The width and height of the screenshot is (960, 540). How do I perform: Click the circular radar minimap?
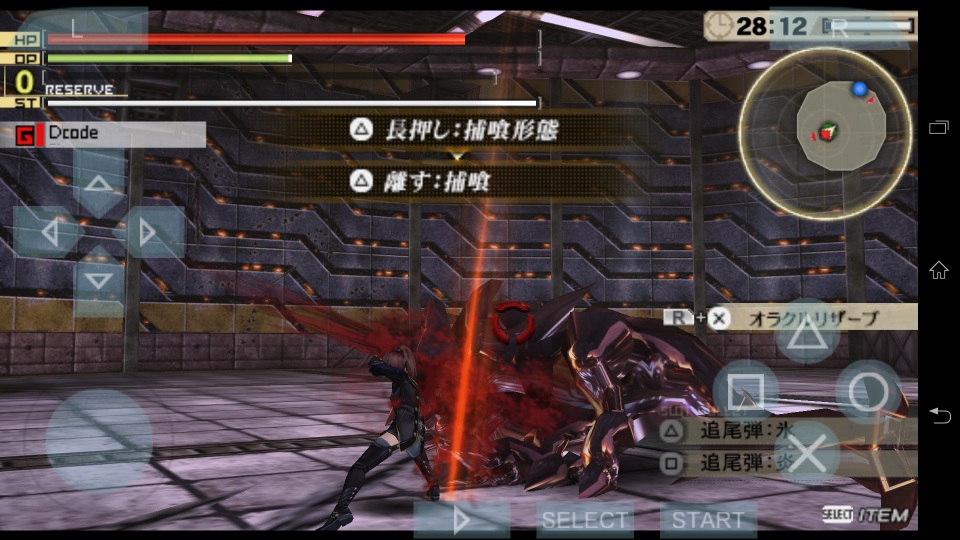[x=825, y=121]
